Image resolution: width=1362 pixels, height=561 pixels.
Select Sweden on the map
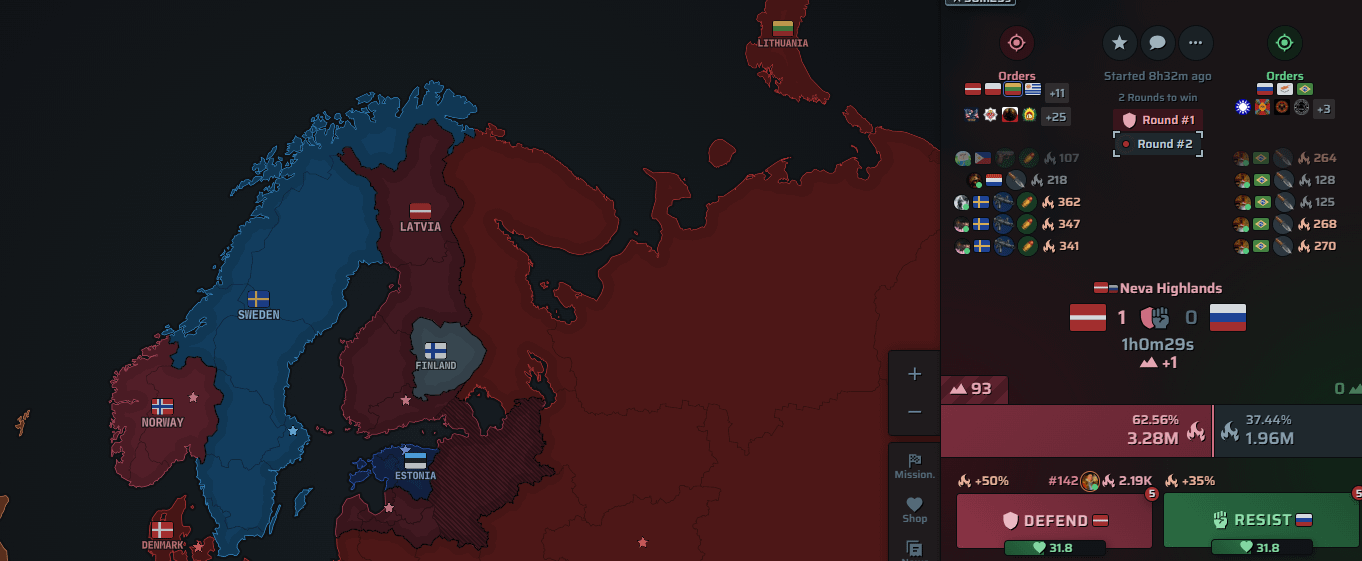258,305
